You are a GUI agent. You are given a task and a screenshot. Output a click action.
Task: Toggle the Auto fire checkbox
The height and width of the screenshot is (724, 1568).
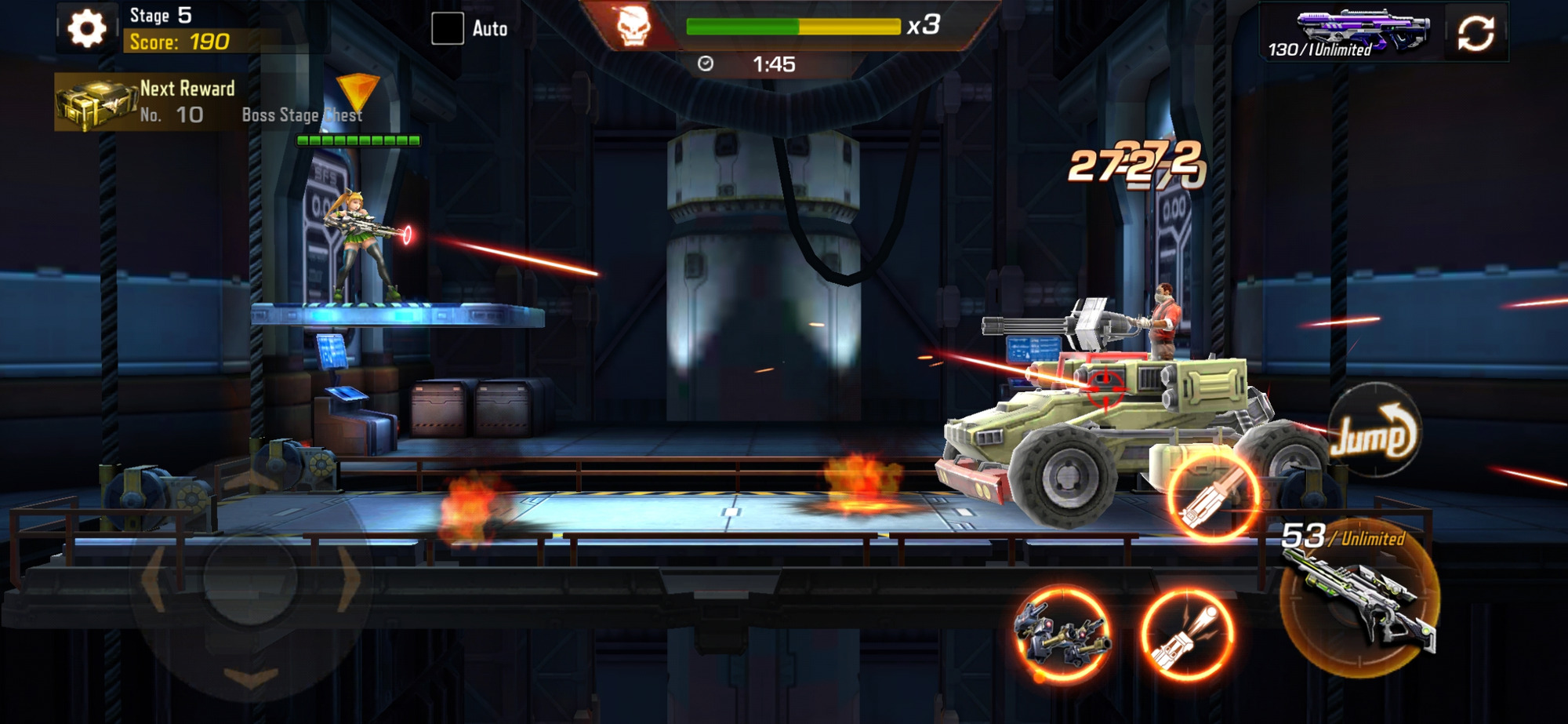(448, 29)
